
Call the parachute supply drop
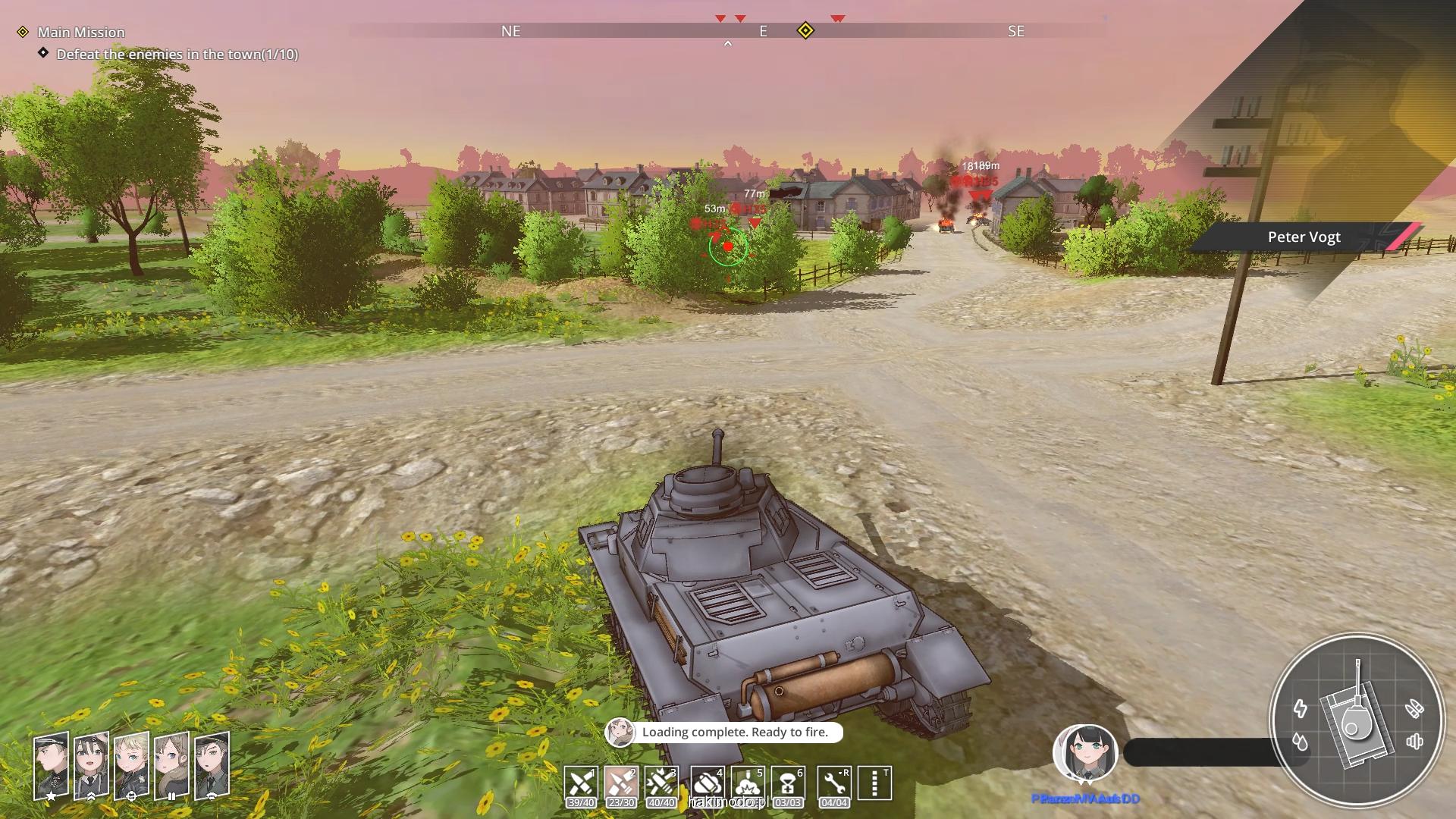pos(788,783)
